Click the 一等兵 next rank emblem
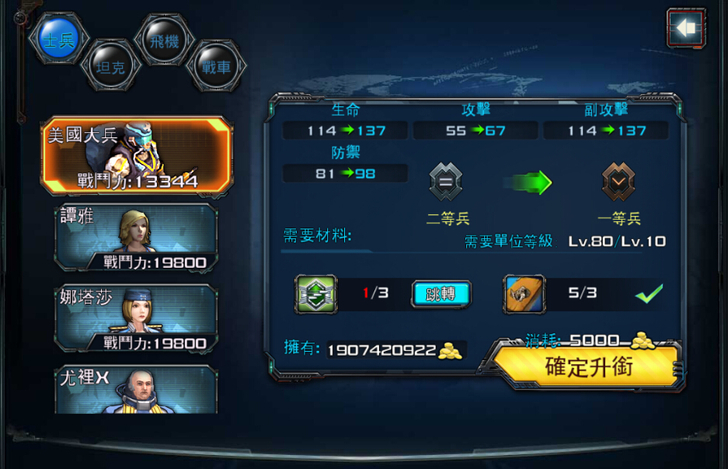This screenshot has width=728, height=469. point(618,181)
